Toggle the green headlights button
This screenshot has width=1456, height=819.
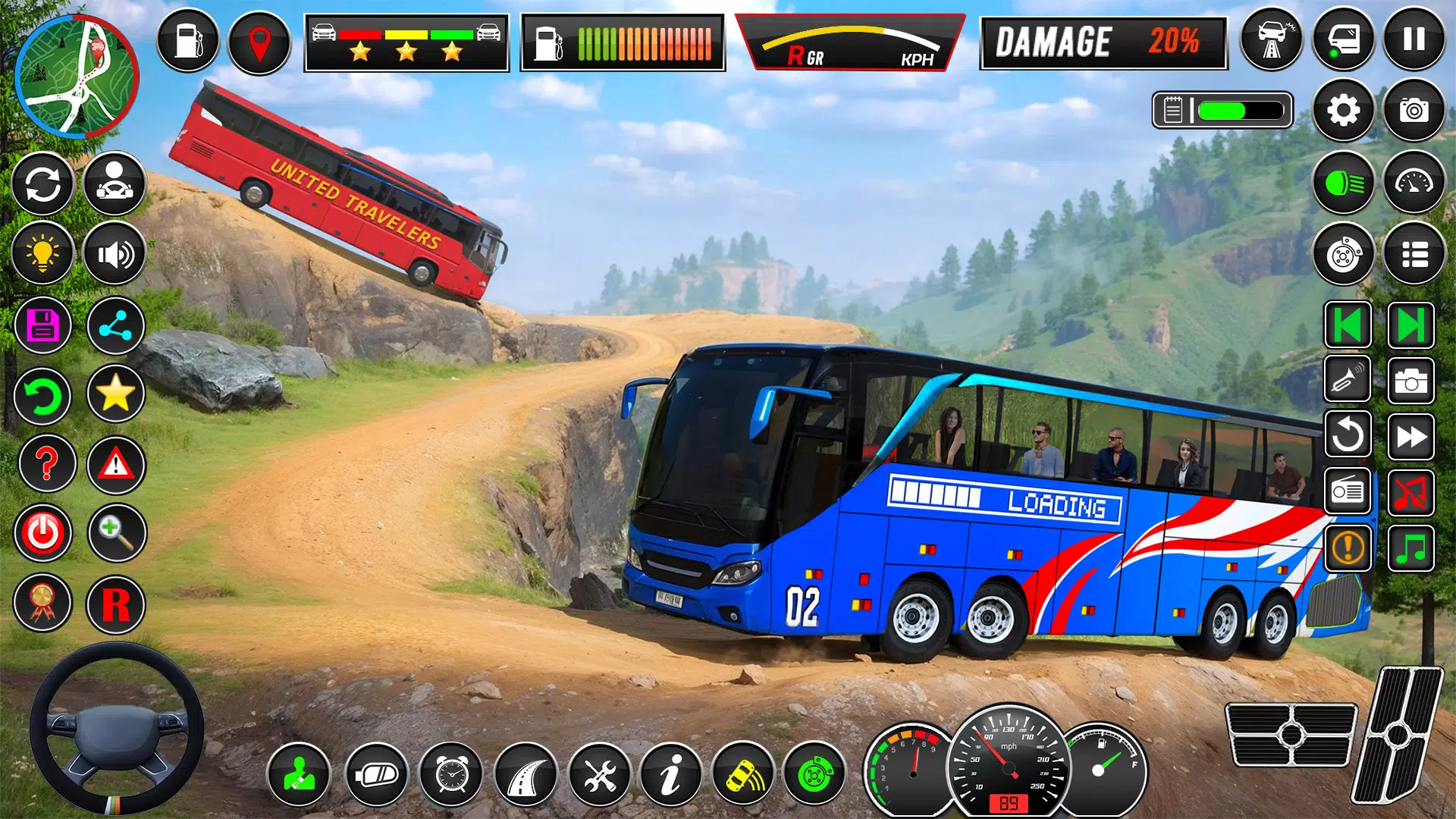tap(1343, 183)
